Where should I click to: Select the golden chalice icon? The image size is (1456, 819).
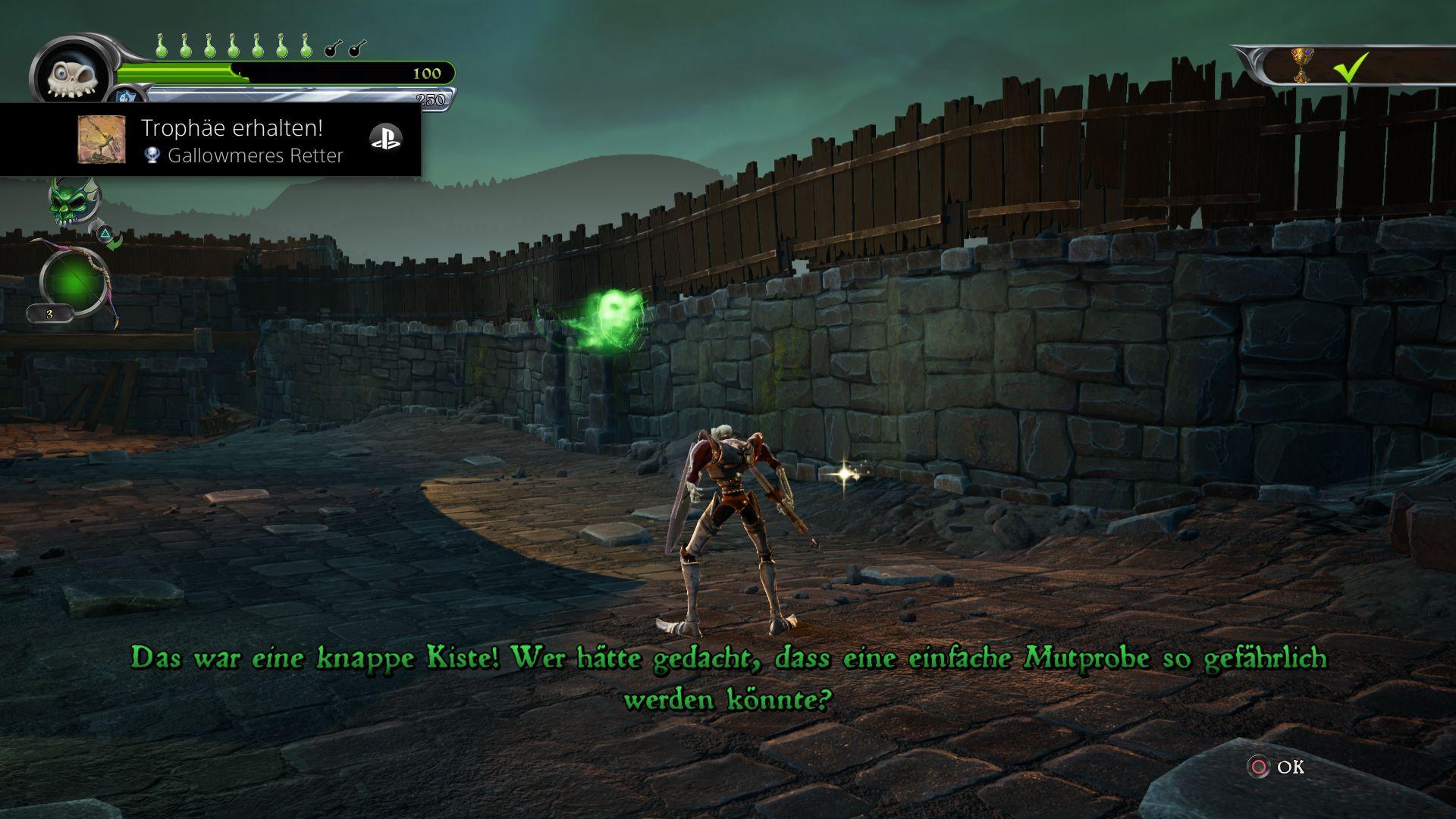click(1301, 66)
